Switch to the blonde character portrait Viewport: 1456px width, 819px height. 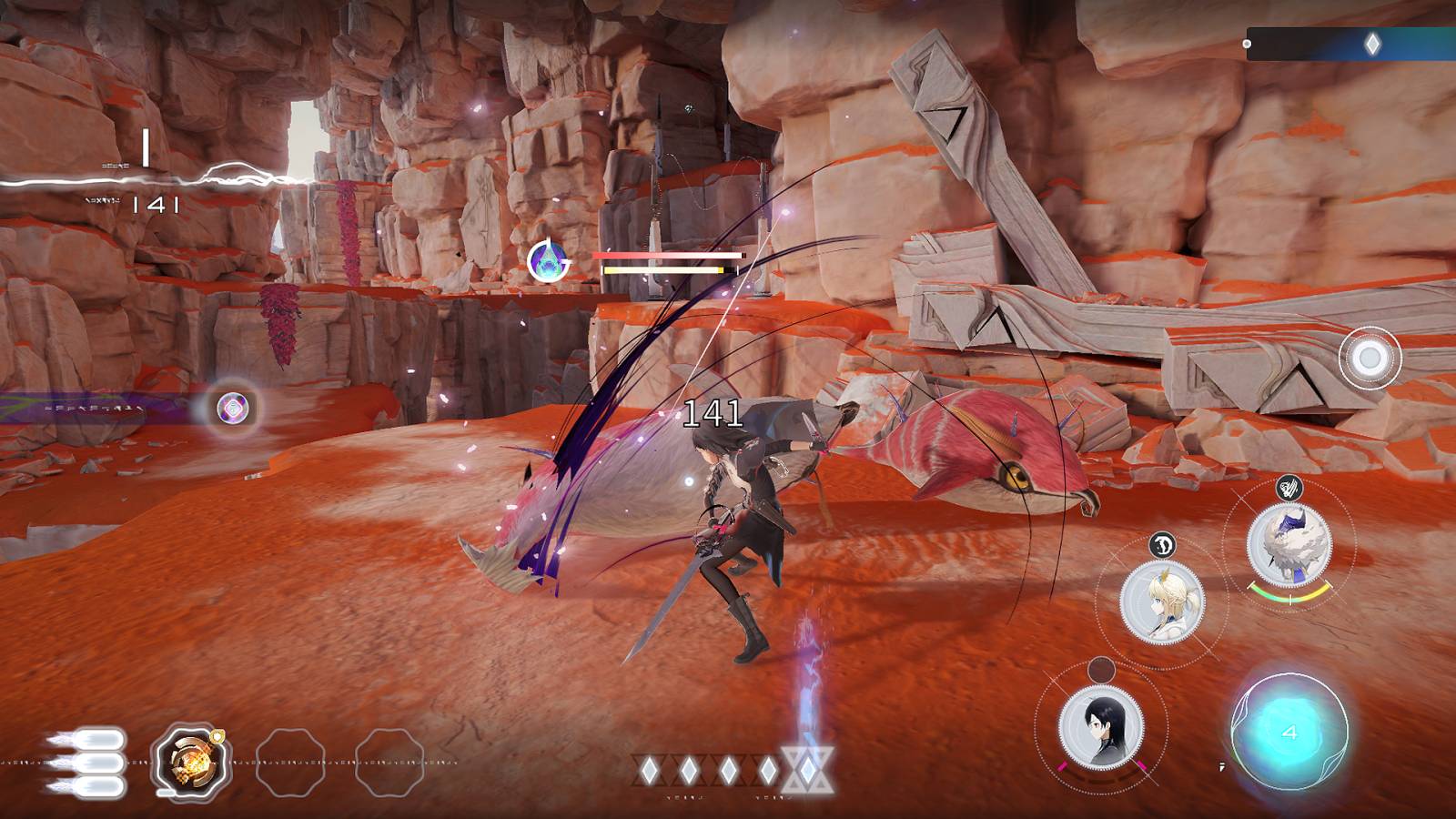click(x=1162, y=602)
